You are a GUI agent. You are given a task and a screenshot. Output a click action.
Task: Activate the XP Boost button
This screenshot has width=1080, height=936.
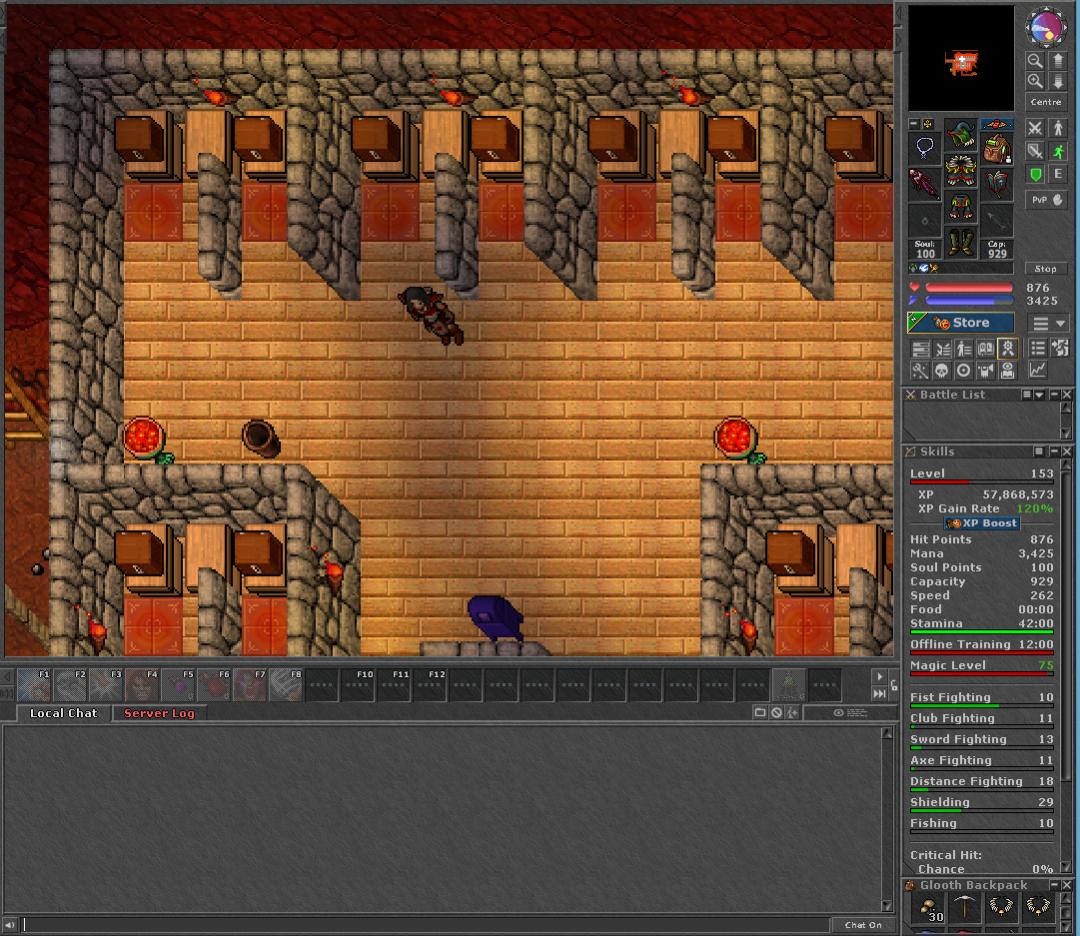click(x=982, y=523)
